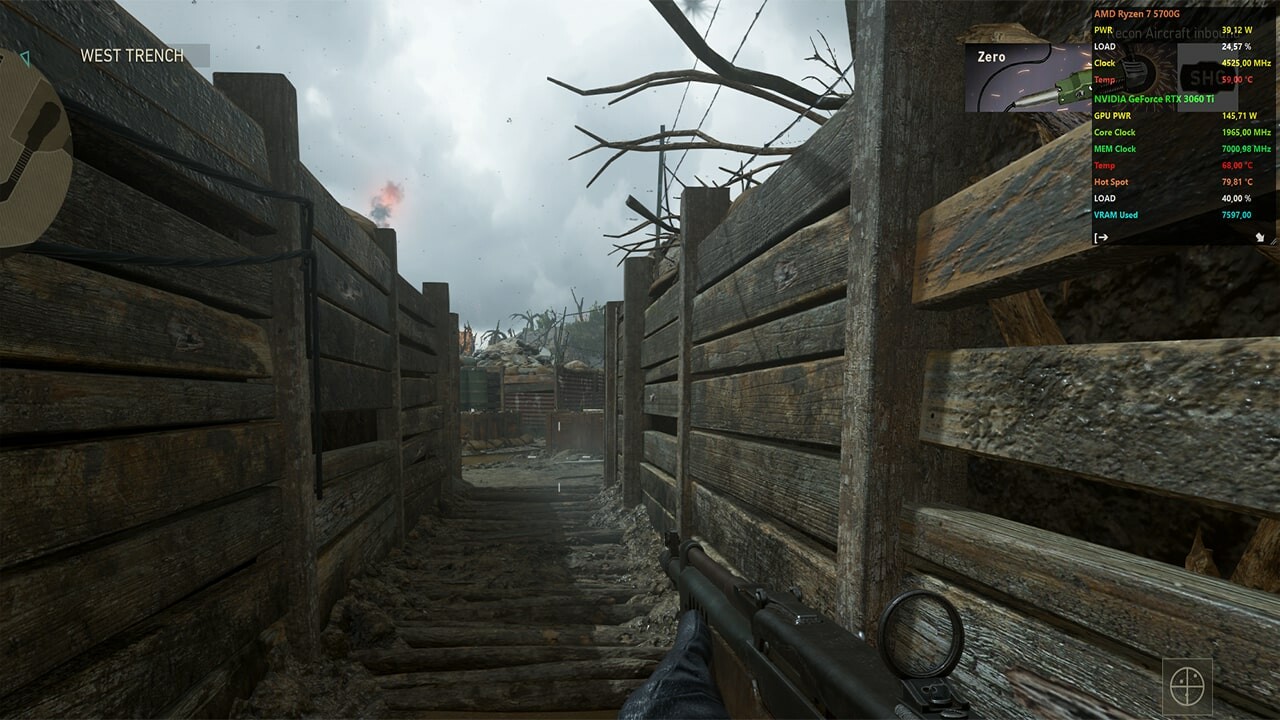Click the arrow icon at the overlay bottom-left
Image resolution: width=1280 pixels, height=720 pixels.
(1099, 238)
